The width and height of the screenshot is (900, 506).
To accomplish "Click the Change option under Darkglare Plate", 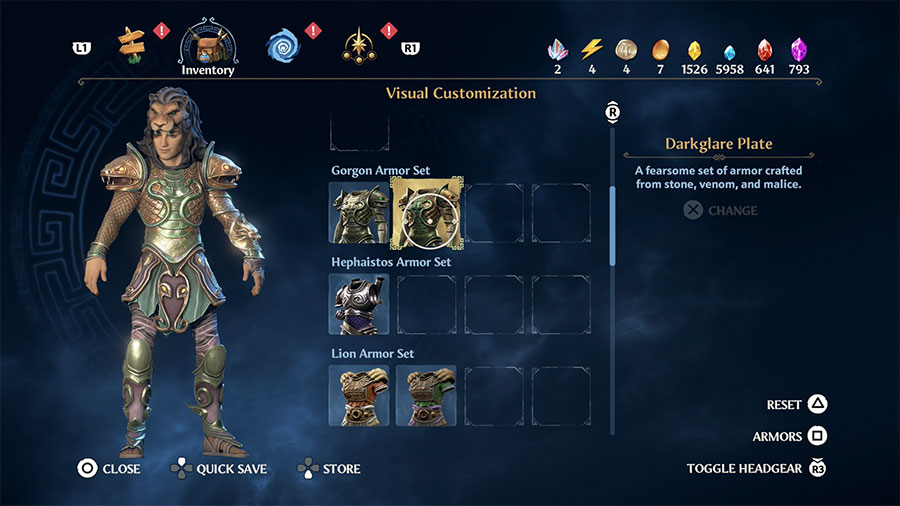I will pos(721,211).
